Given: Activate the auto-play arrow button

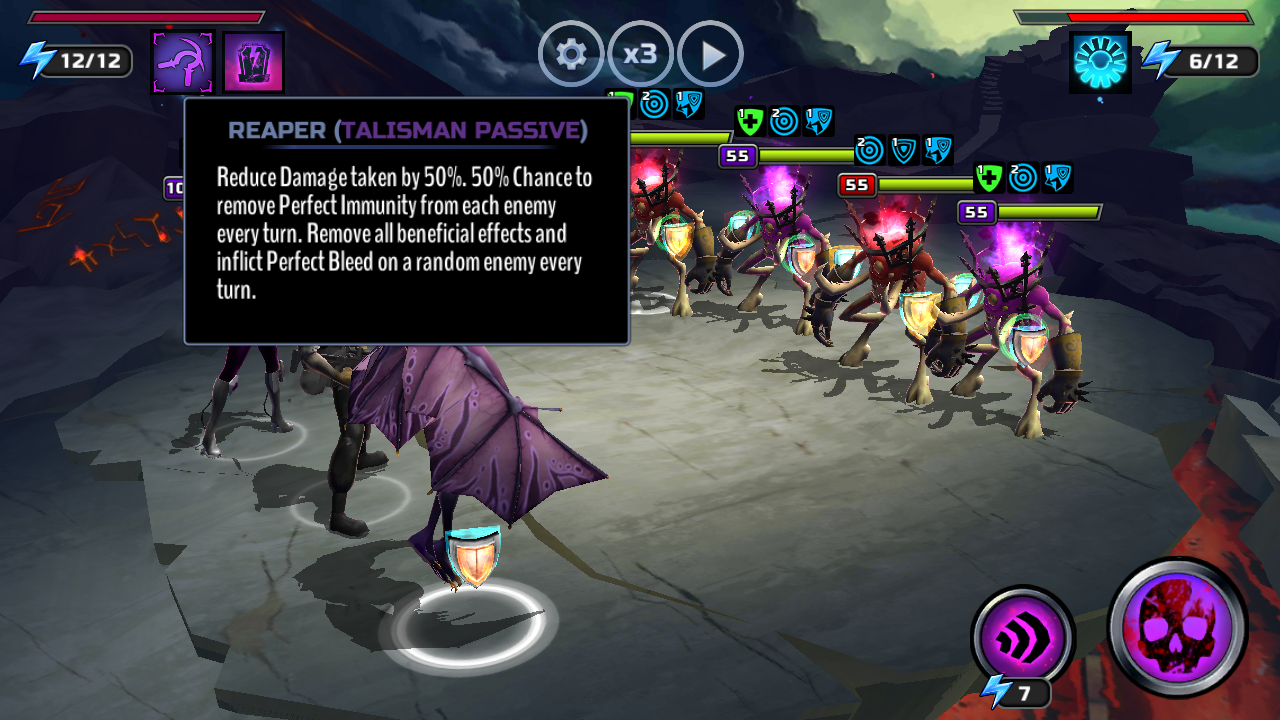Looking at the screenshot, I should point(711,54).
